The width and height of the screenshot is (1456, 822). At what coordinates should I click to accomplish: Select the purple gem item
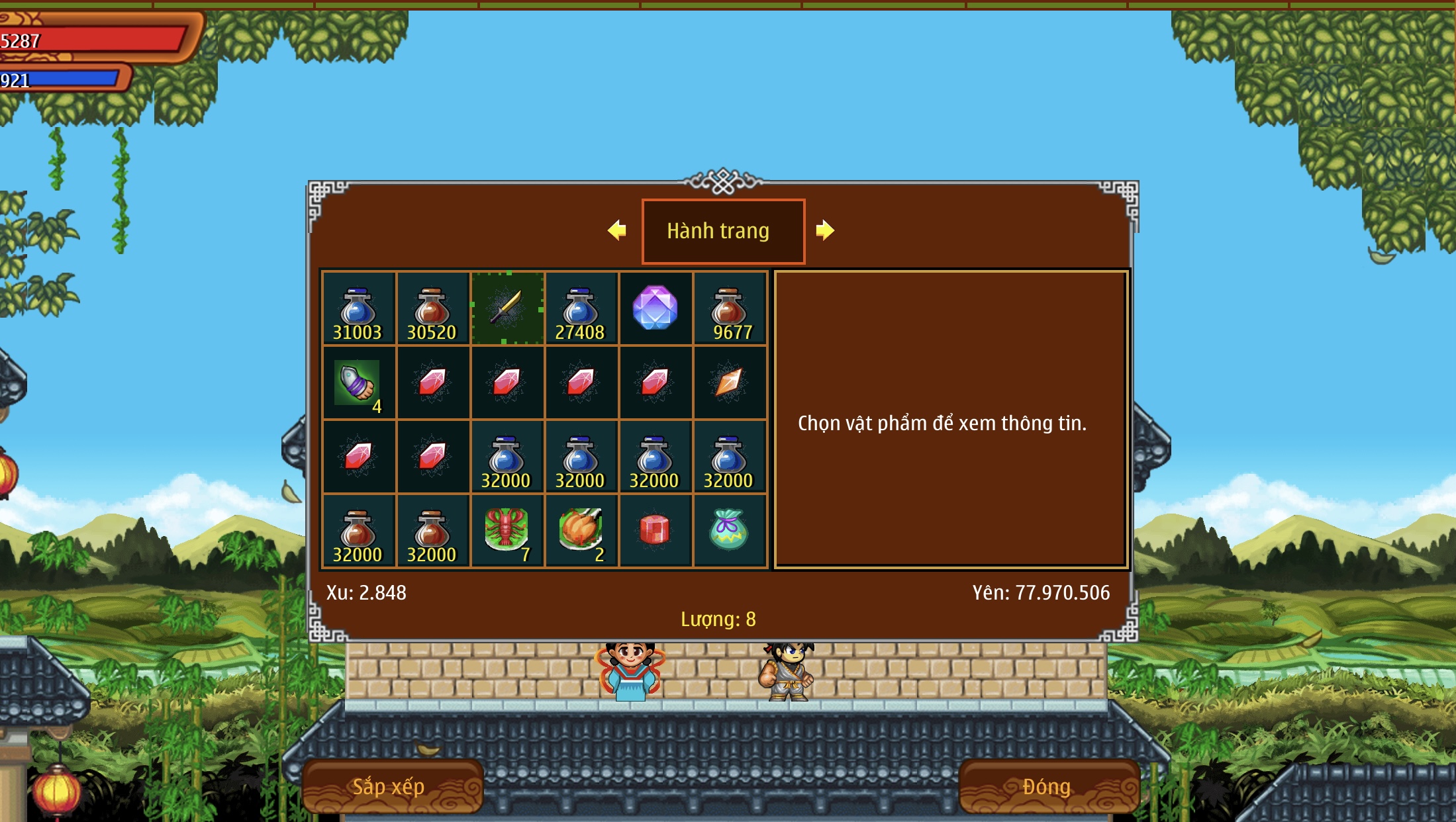click(x=655, y=308)
